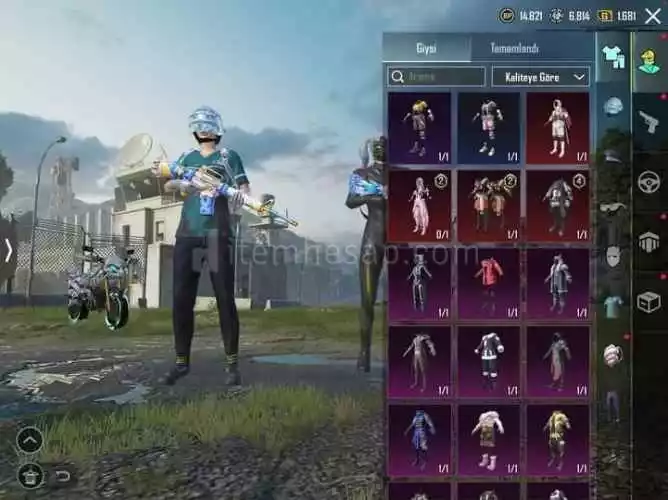
Task: Select the black and white santa-style outfit
Action: point(488,361)
